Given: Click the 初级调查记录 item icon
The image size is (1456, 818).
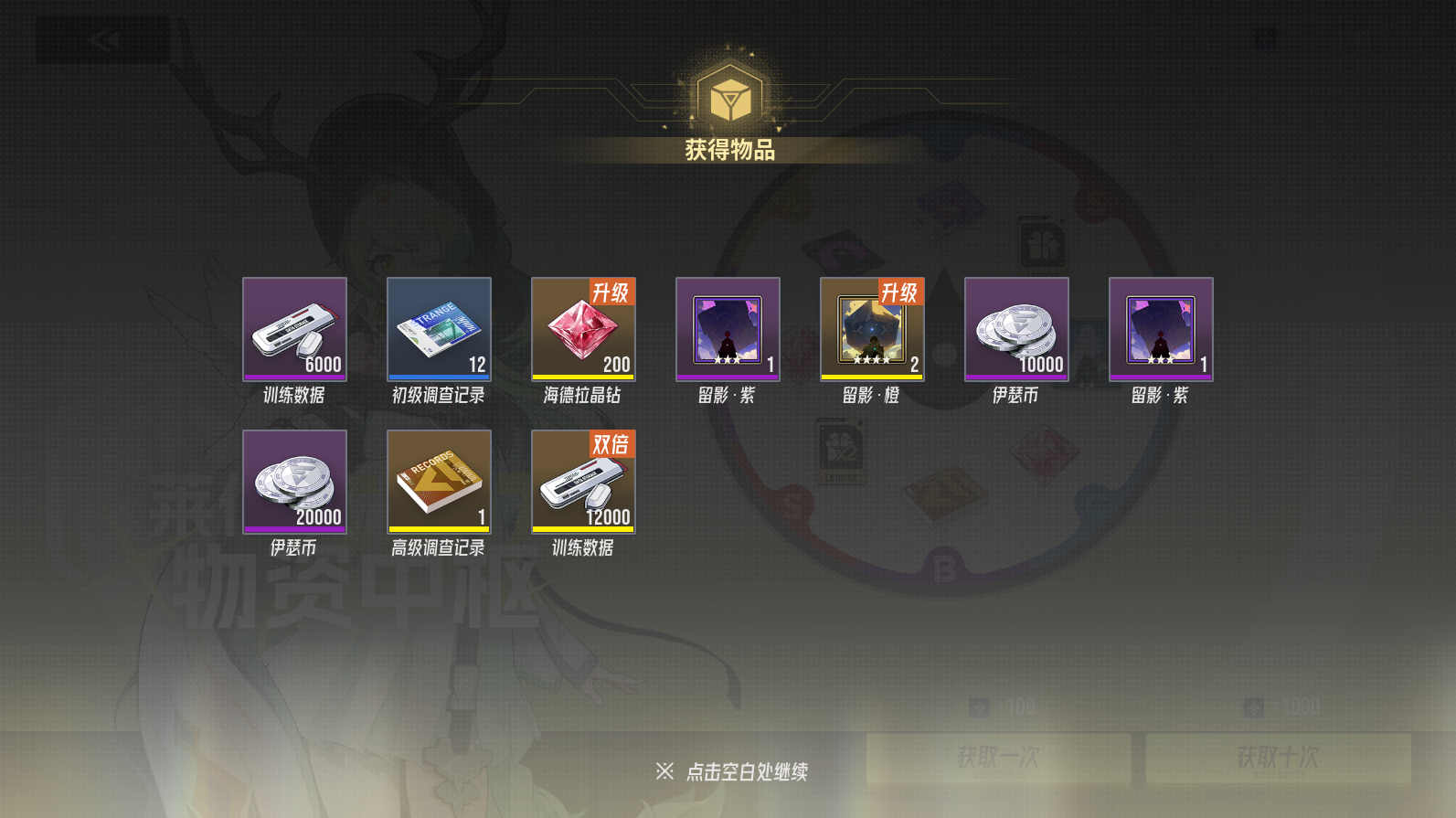Looking at the screenshot, I should (x=439, y=329).
